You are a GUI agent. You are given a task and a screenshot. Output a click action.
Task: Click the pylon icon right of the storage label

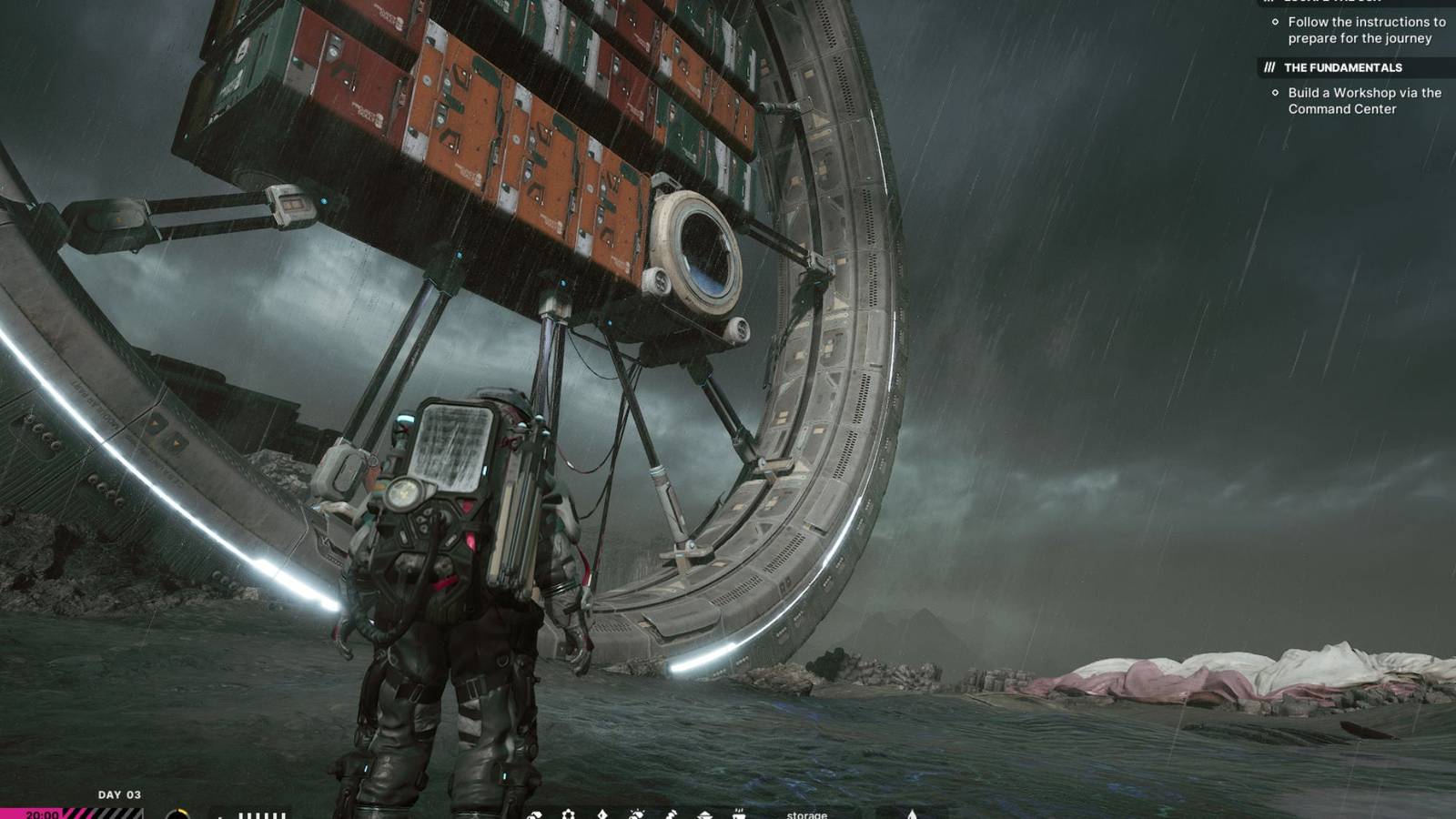tap(913, 814)
